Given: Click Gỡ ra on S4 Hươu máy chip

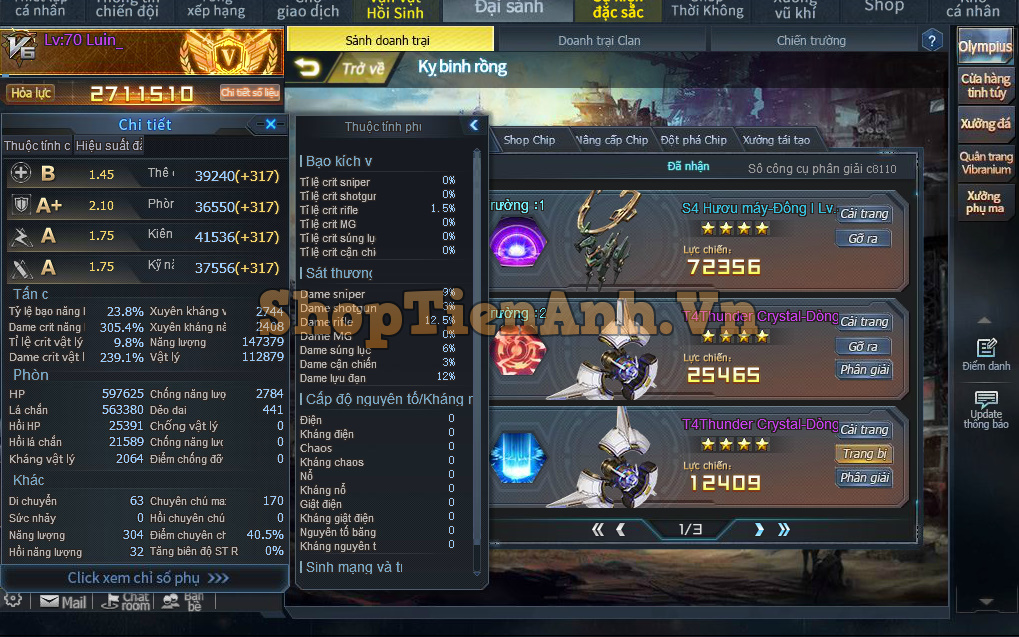Looking at the screenshot, I should point(863,239).
